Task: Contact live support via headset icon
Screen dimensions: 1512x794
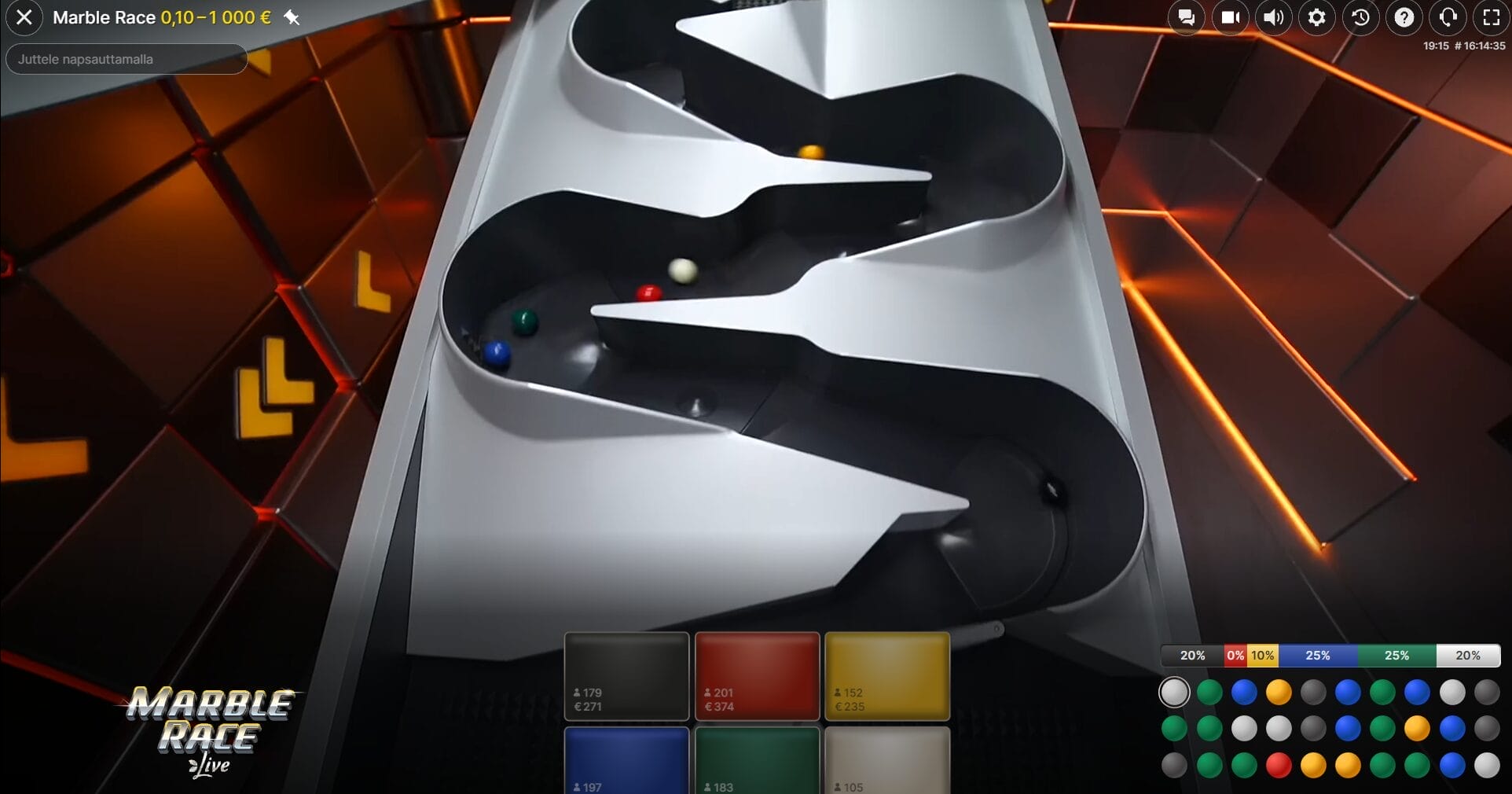Action: pyautogui.click(x=1448, y=17)
